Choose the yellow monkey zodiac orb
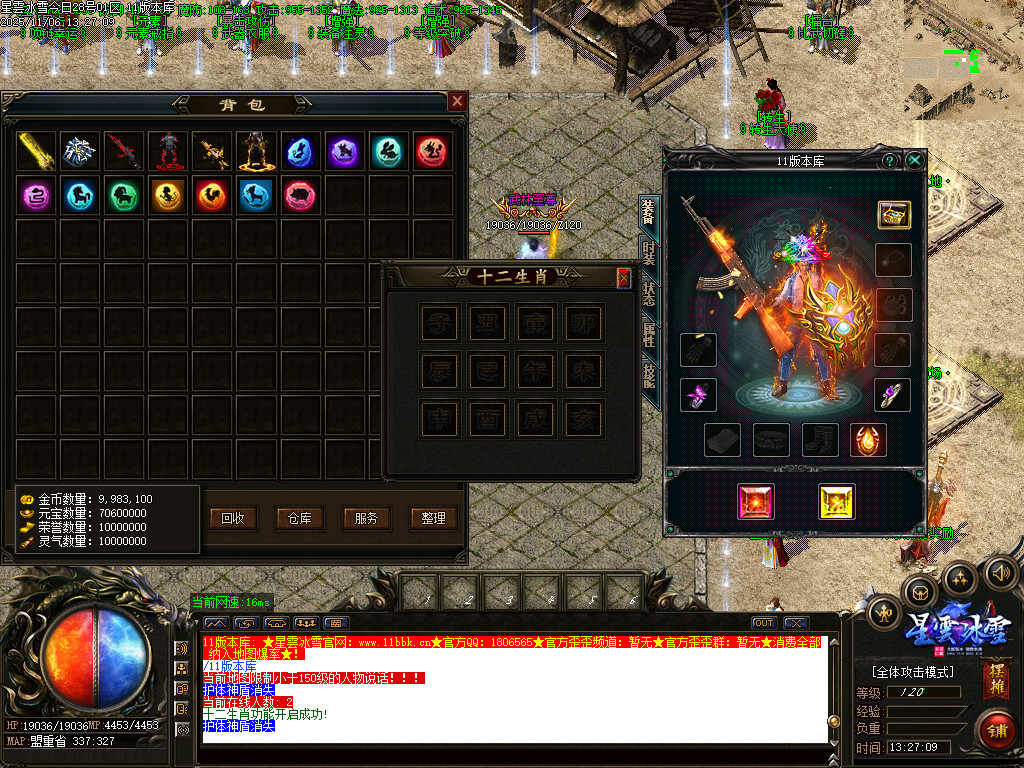Viewport: 1024px width, 768px height. click(x=168, y=196)
